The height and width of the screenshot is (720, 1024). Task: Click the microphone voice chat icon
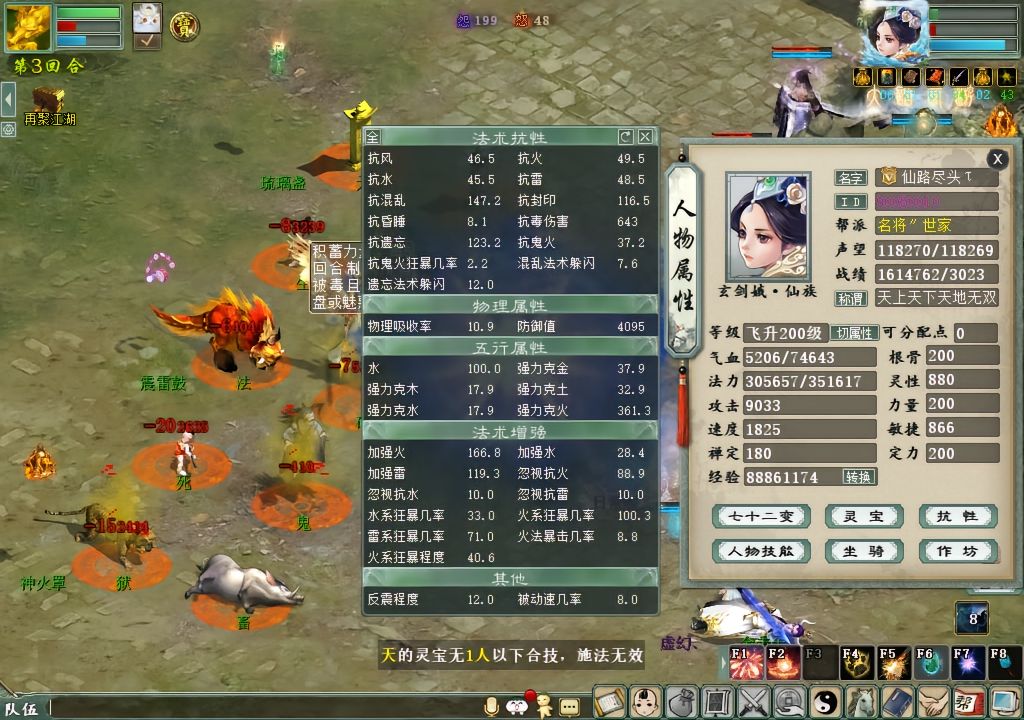point(491,706)
